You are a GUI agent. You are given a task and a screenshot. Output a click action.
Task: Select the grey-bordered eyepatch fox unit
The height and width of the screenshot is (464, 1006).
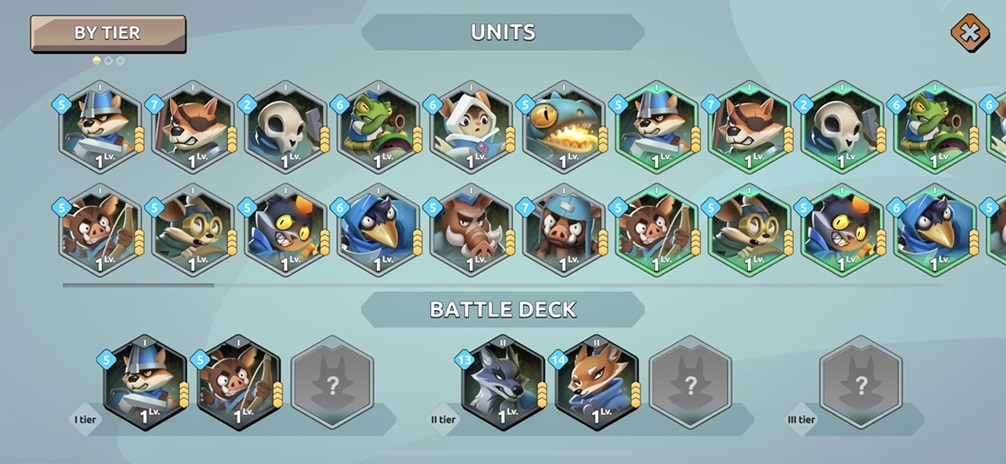coord(193,128)
